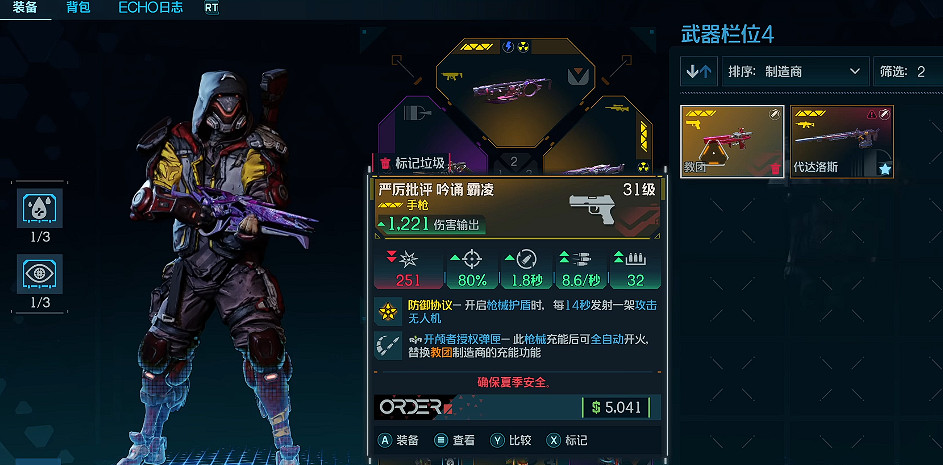Choose the 代达洛斯 rifle card
Image resolution: width=943 pixels, height=465 pixels.
coord(842,141)
